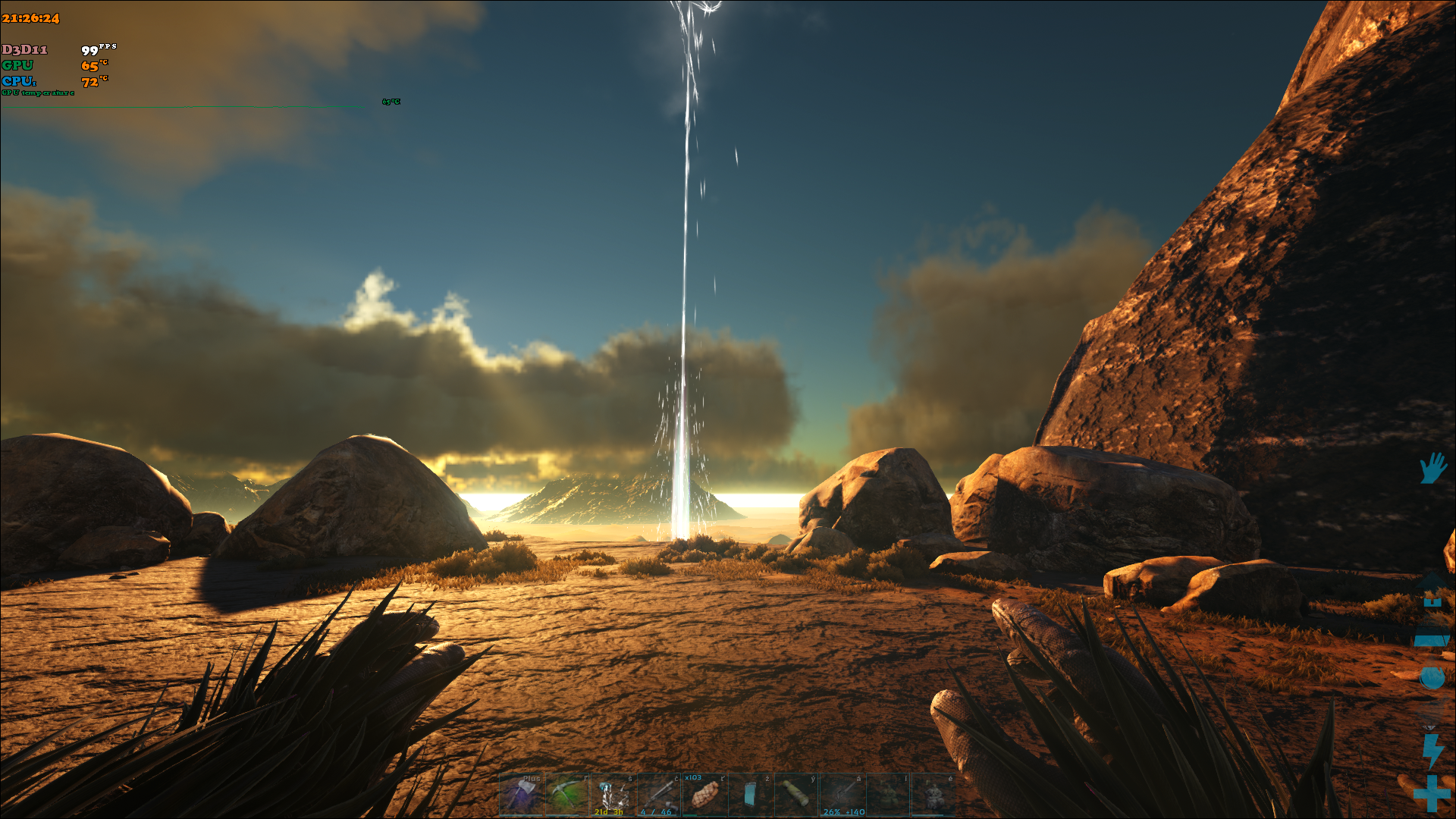This screenshot has height=819, width=1456.
Task: Equip the rifle with 4 / 46 ammo
Action: (658, 795)
